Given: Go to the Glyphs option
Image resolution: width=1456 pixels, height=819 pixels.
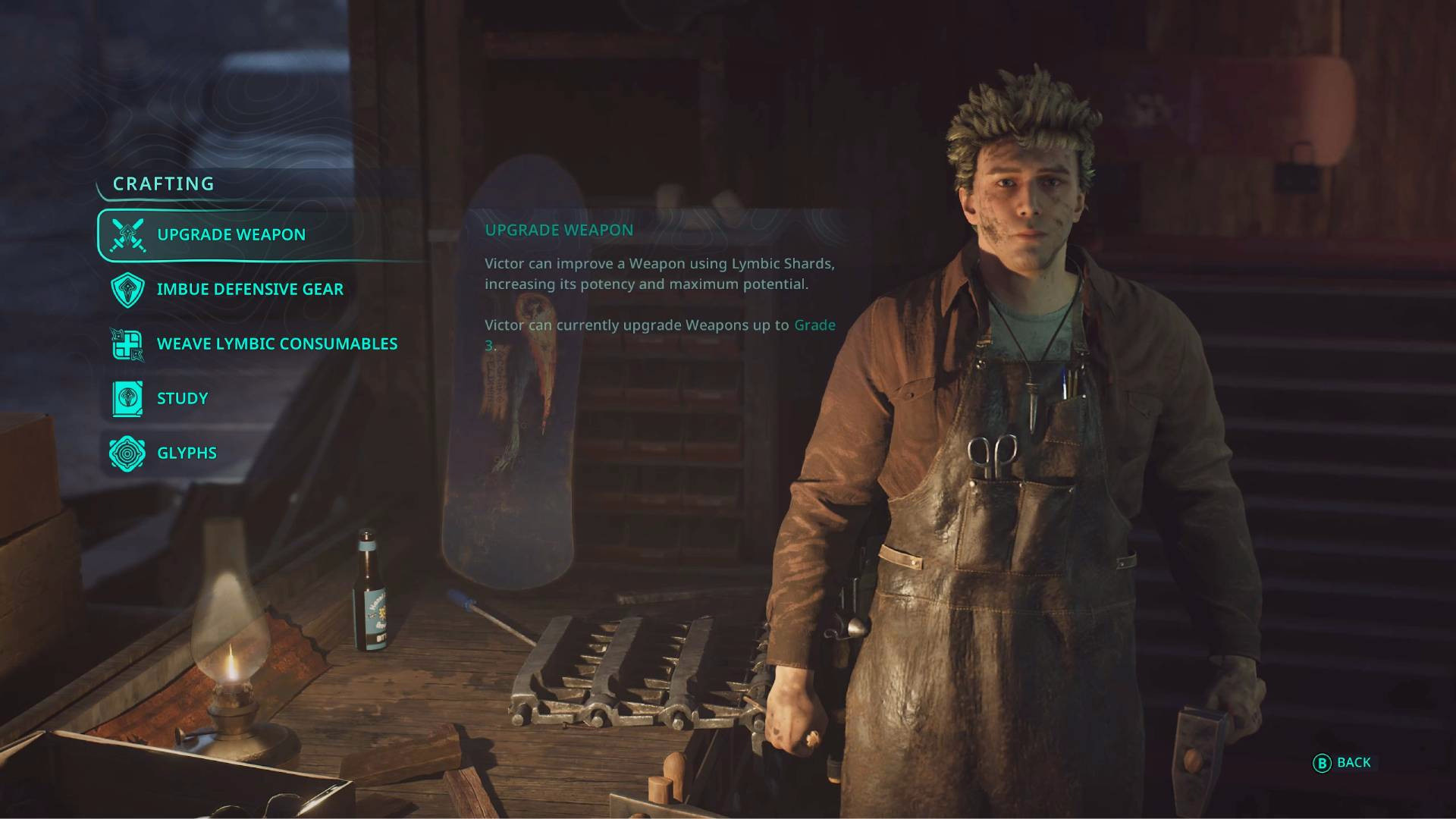Looking at the screenshot, I should [187, 453].
